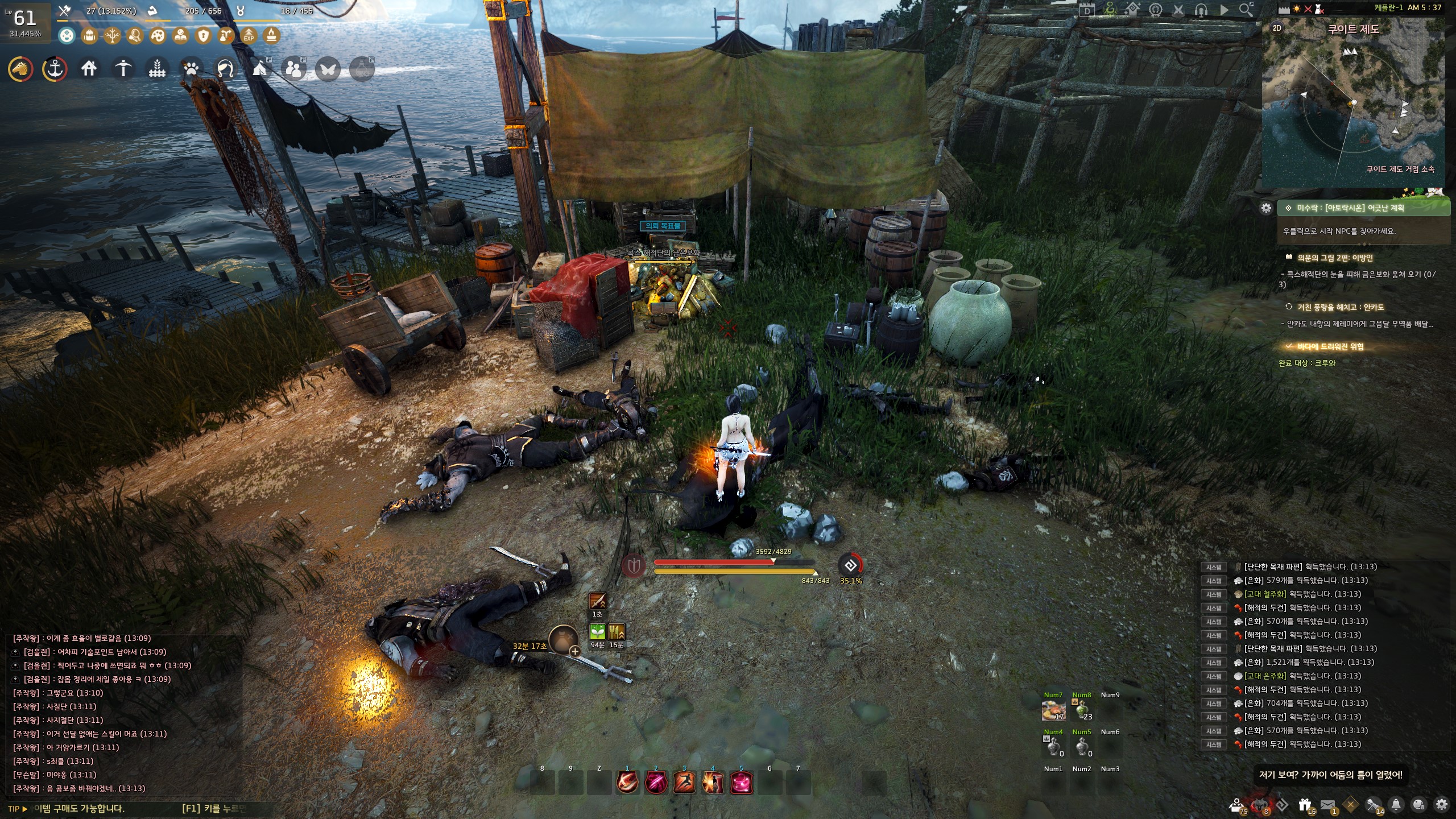Open the bottom-right gear settings menu
Image resolution: width=1456 pixels, height=819 pixels.
point(1441,805)
